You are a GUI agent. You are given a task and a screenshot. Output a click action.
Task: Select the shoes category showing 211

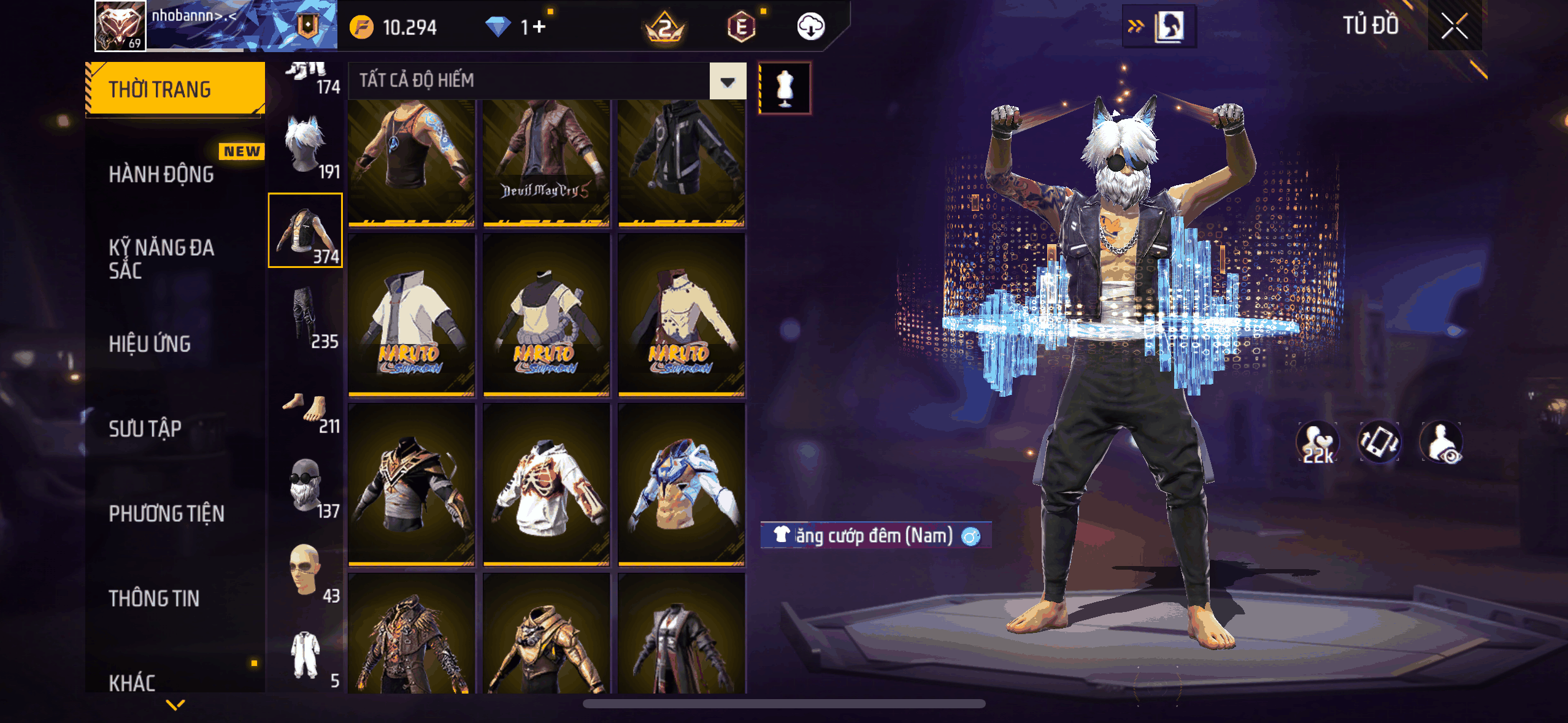(306, 410)
